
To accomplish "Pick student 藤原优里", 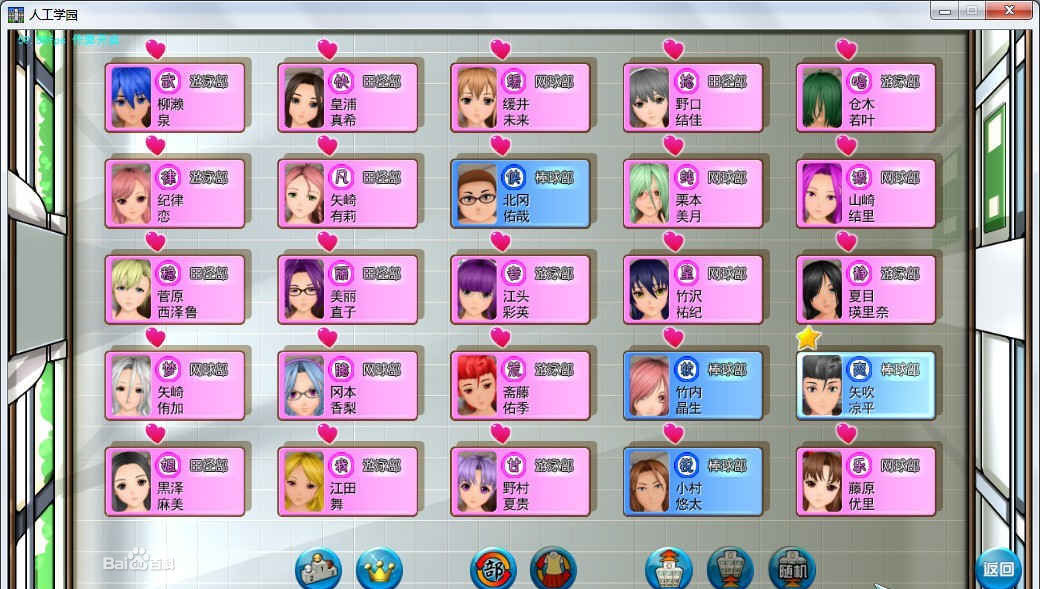I will click(x=867, y=481).
